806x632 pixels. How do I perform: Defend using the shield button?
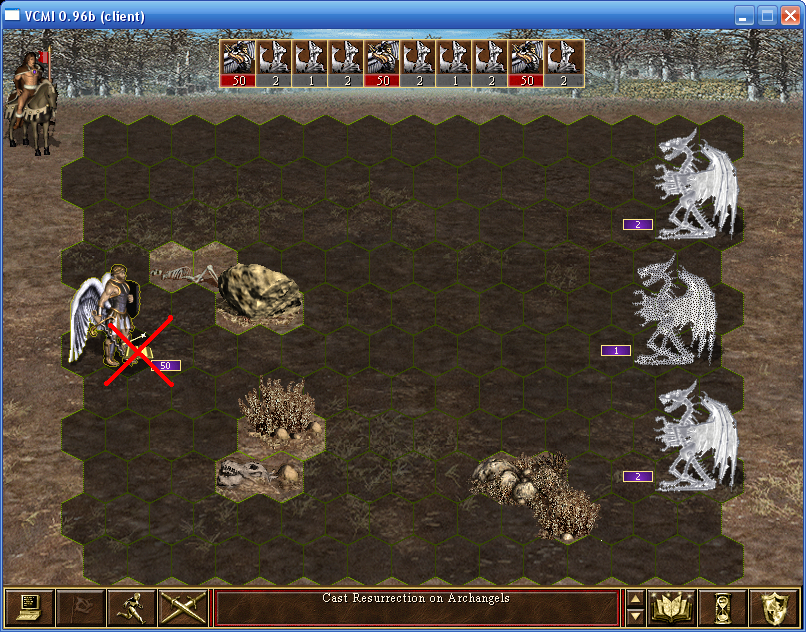tap(774, 607)
